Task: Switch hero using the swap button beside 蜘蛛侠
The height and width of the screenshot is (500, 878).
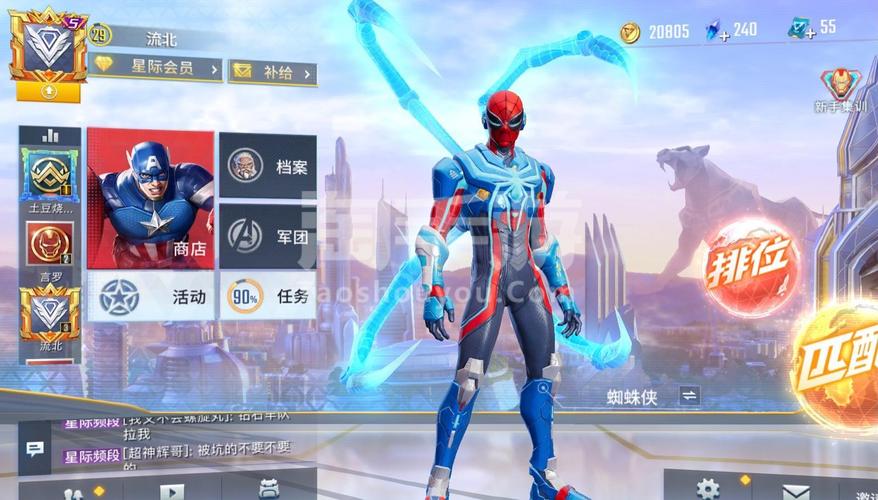Action: point(689,396)
